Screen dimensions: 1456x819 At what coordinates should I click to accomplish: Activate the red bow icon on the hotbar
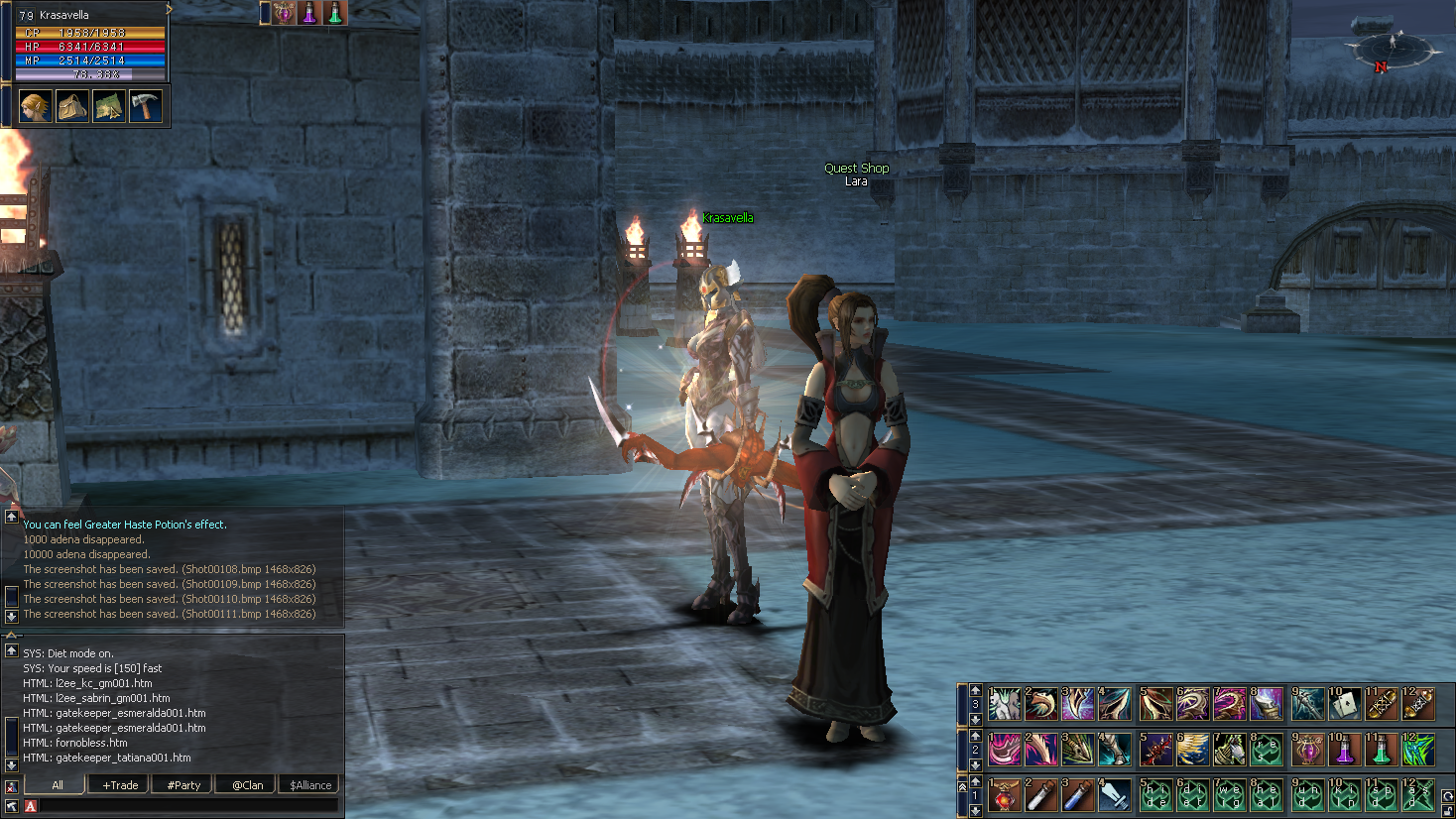point(1156,750)
